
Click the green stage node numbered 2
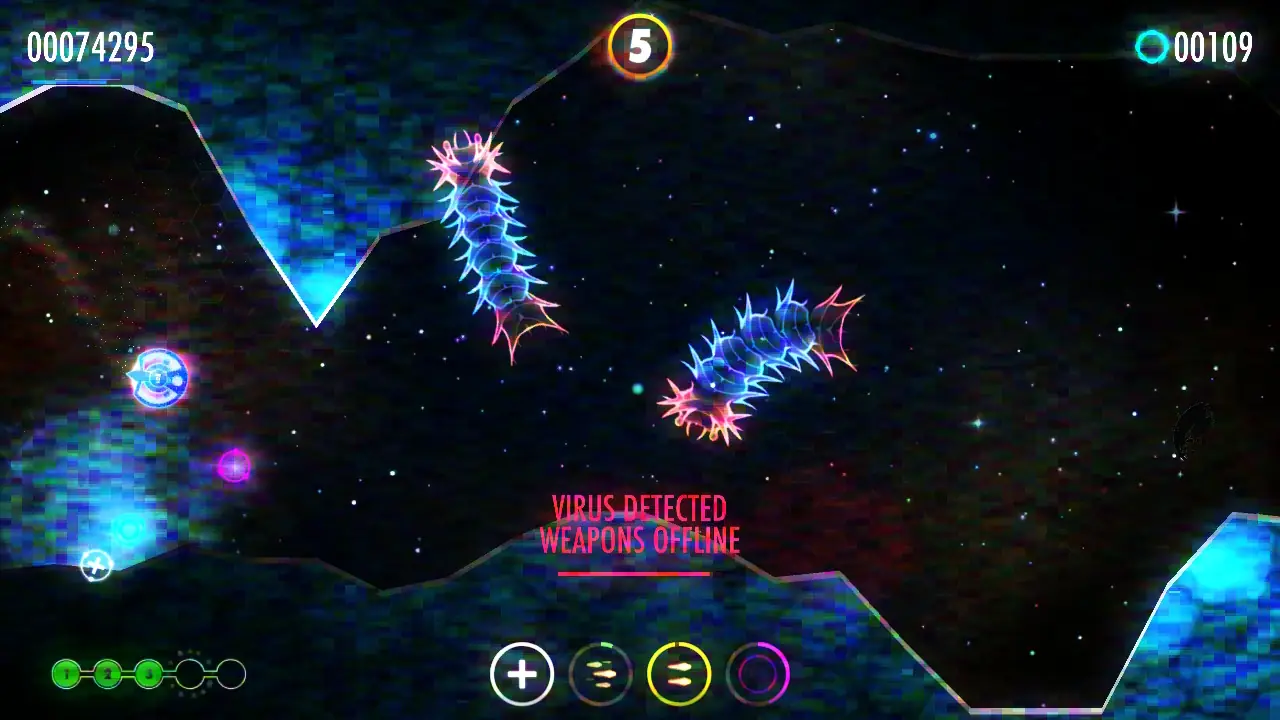pos(107,674)
